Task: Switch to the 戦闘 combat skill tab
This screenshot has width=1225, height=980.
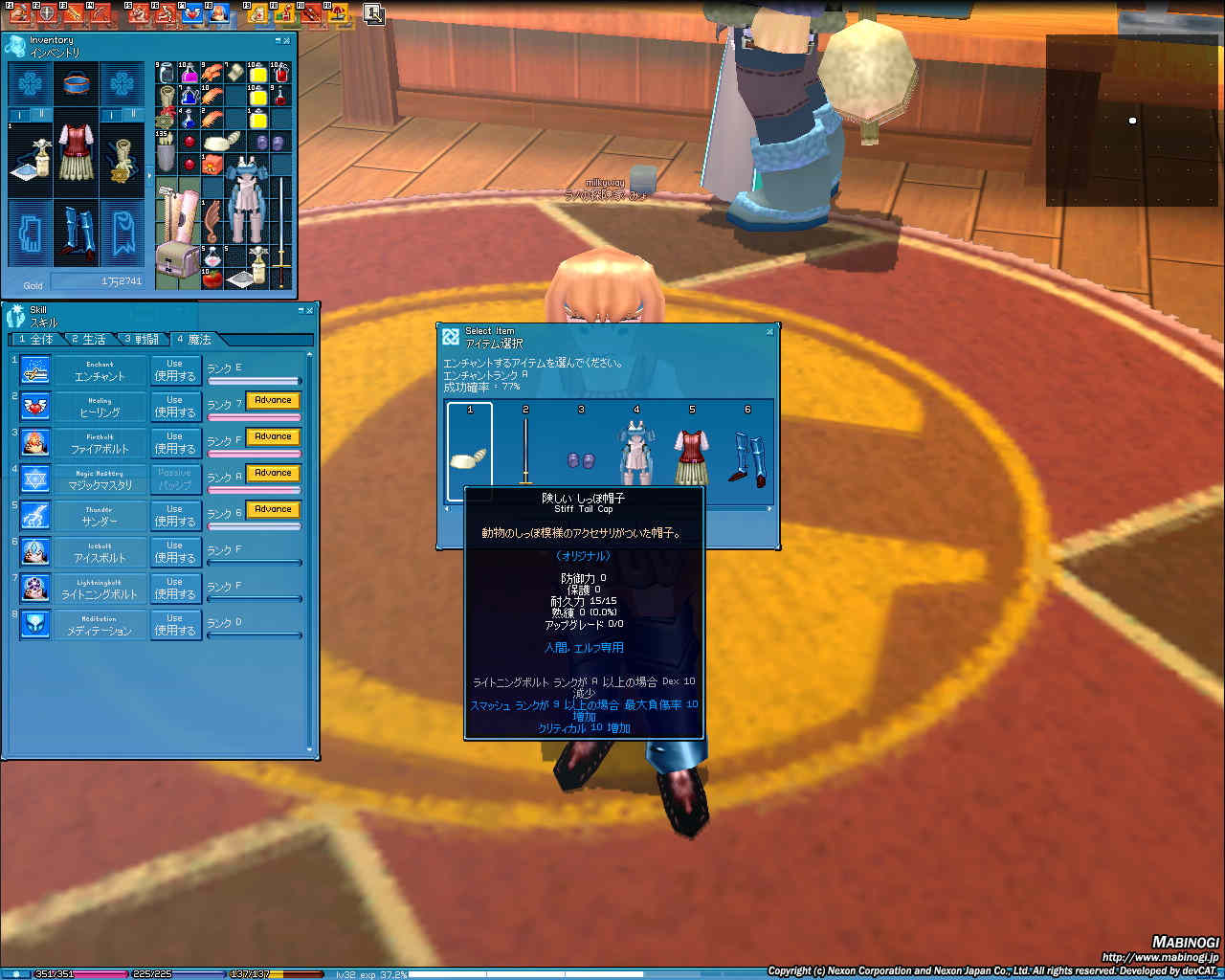Action: tap(142, 340)
